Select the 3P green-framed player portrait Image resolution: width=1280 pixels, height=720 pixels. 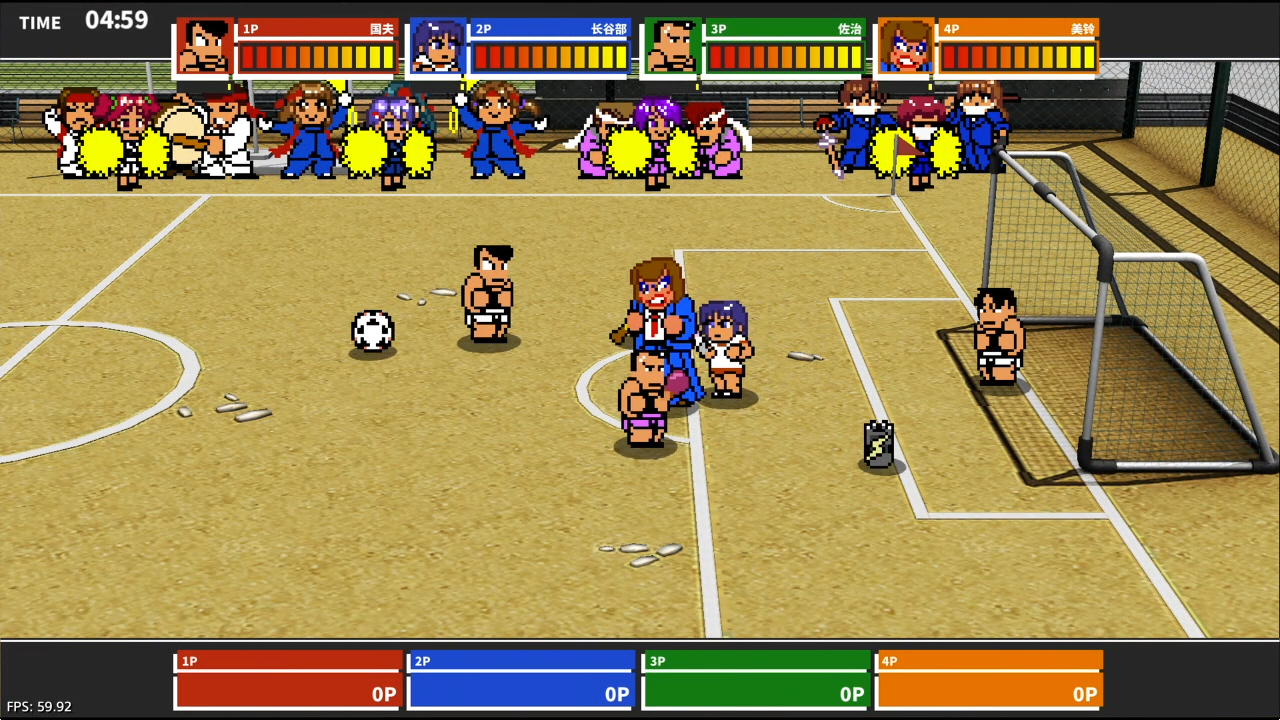pyautogui.click(x=672, y=47)
